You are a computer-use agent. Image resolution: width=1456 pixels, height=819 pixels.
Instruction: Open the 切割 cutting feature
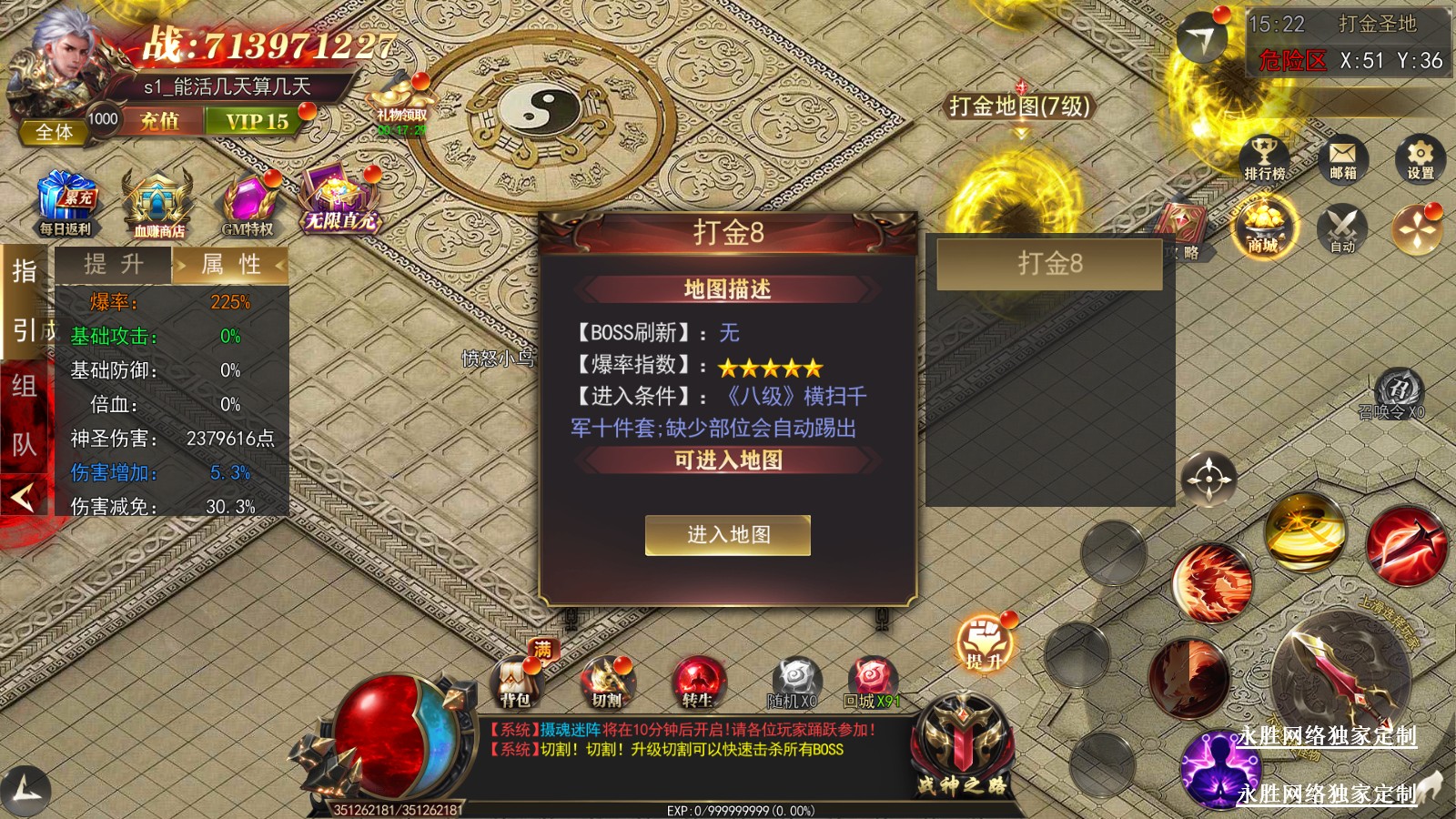click(x=607, y=682)
